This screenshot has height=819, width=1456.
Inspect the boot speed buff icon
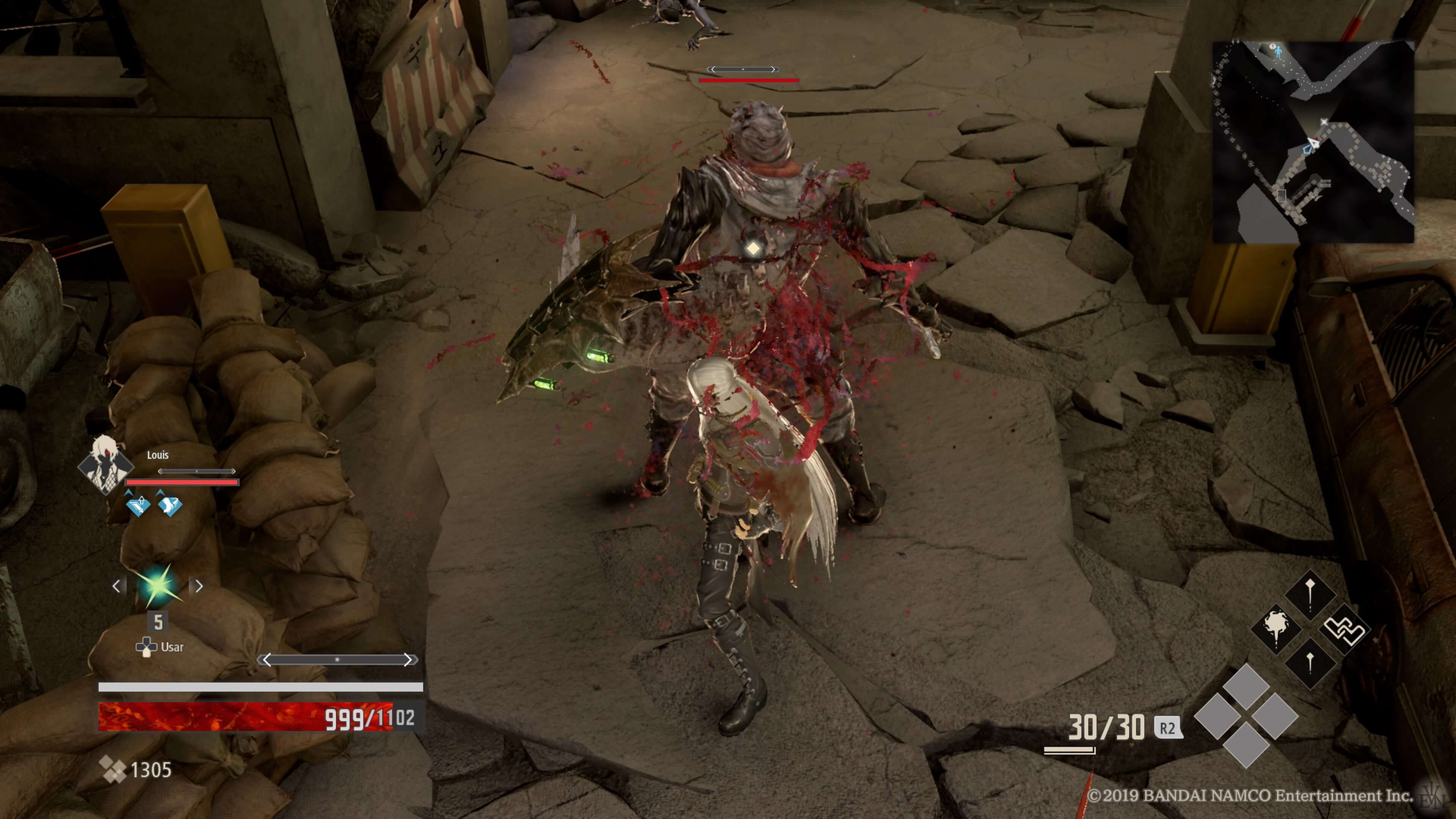[169, 504]
